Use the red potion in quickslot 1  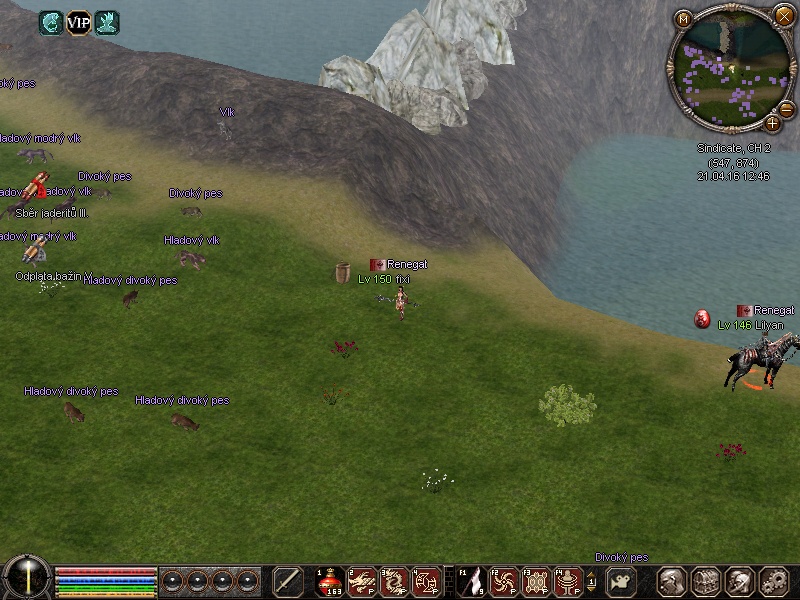coord(329,581)
